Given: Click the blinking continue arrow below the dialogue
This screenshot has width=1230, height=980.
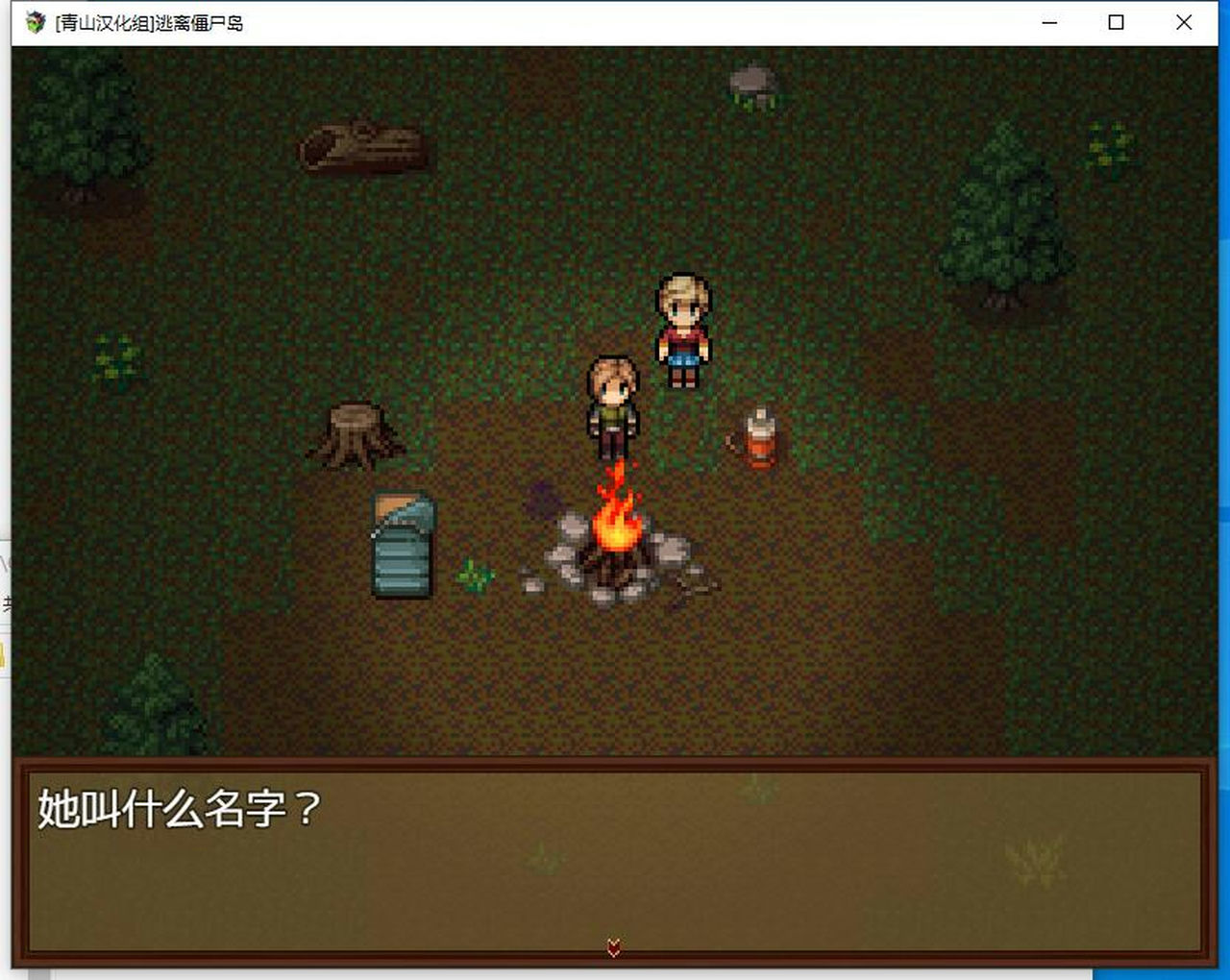Looking at the screenshot, I should tap(612, 946).
